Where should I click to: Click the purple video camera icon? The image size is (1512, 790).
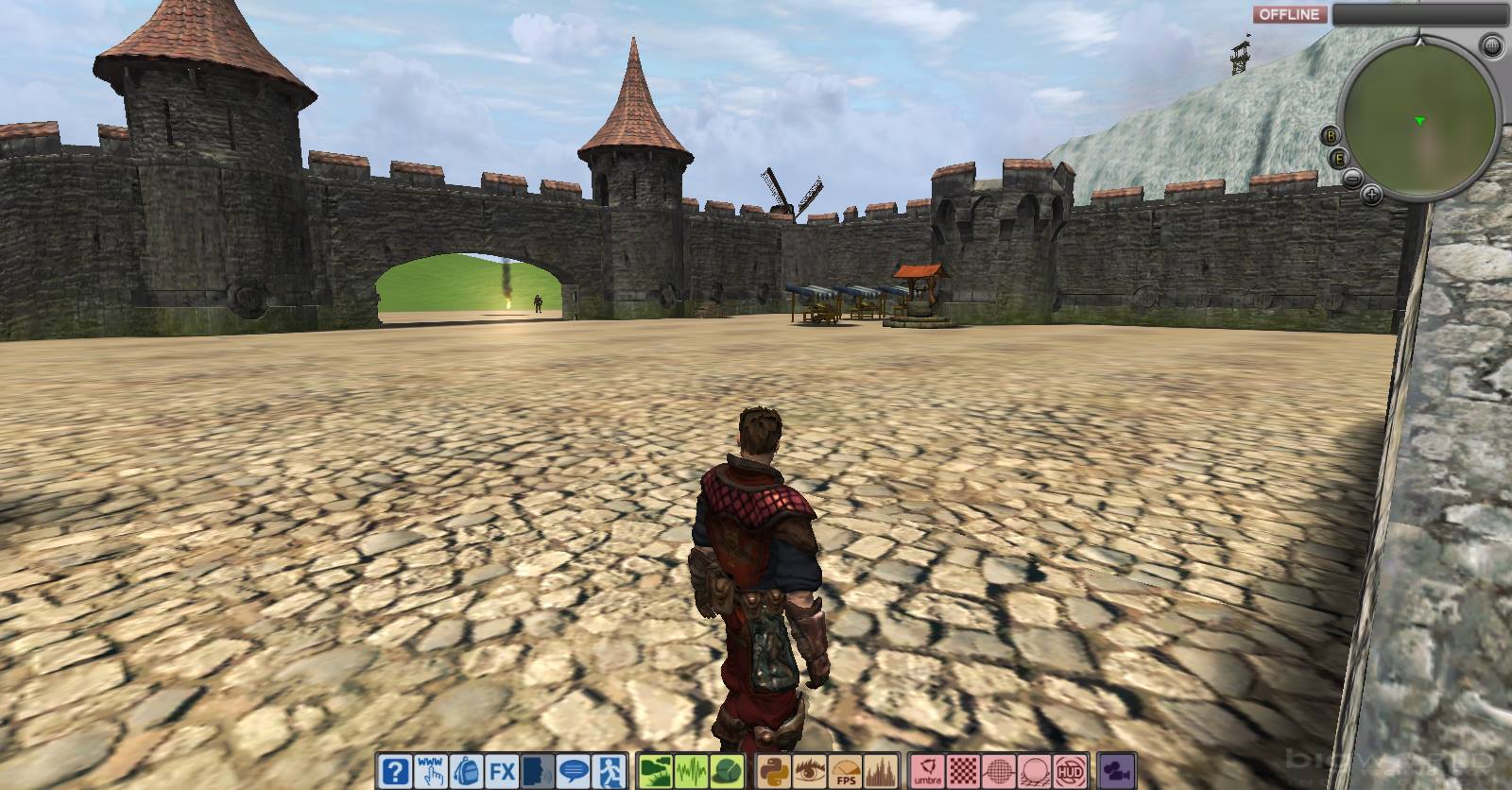tap(1115, 770)
